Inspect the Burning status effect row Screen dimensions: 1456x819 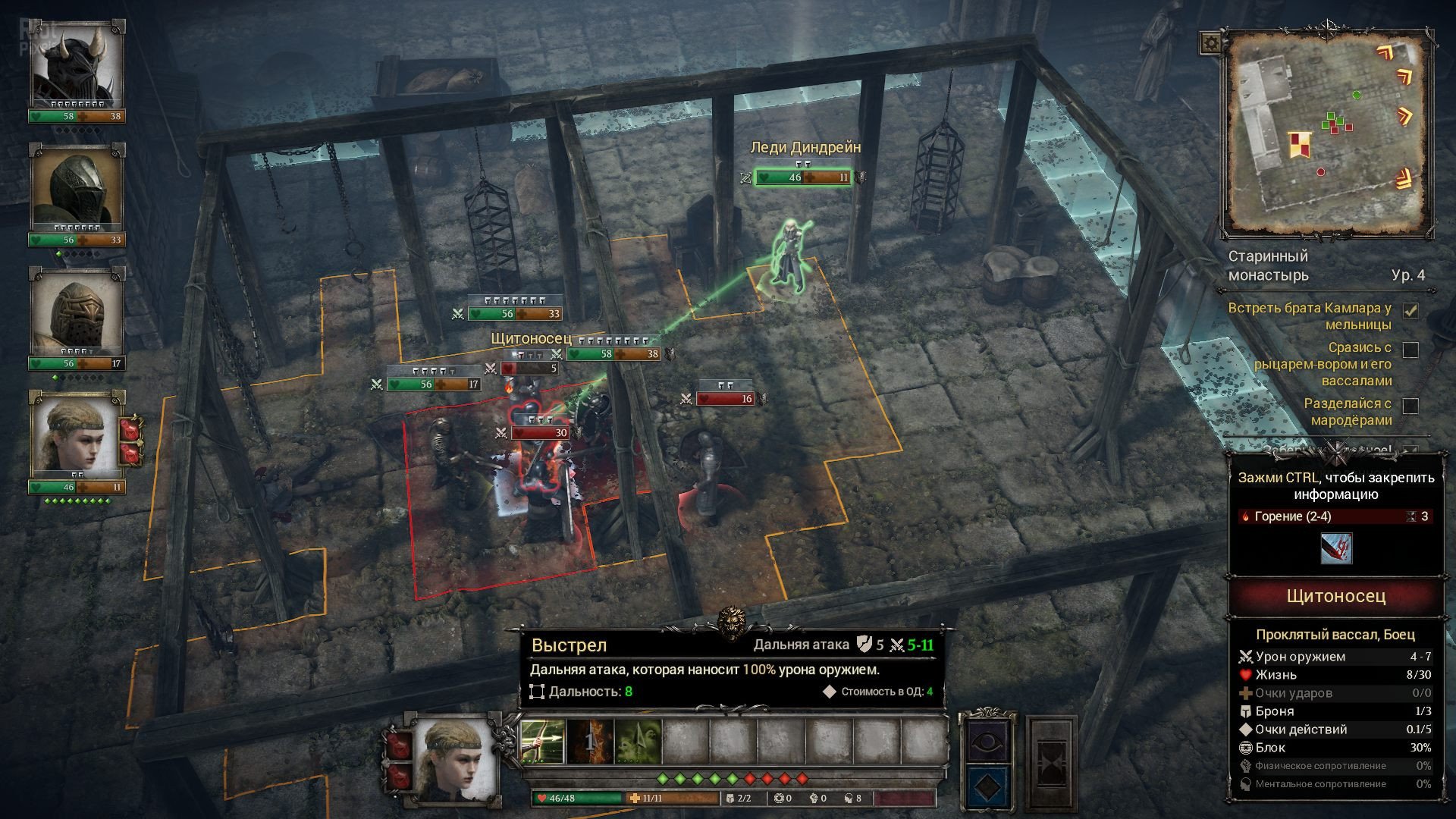[x=1335, y=516]
